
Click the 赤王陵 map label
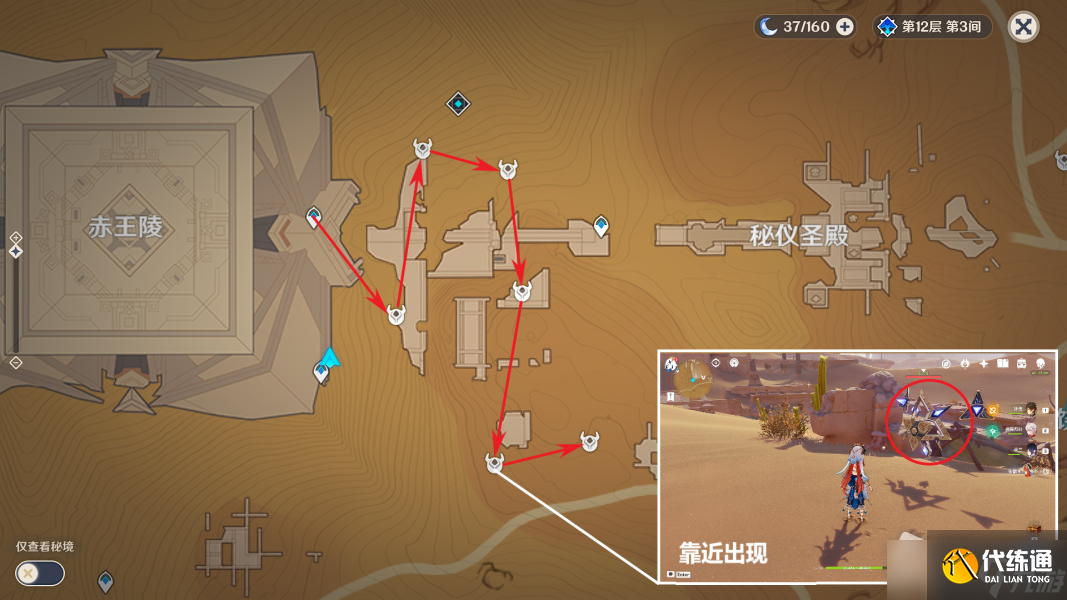125,227
